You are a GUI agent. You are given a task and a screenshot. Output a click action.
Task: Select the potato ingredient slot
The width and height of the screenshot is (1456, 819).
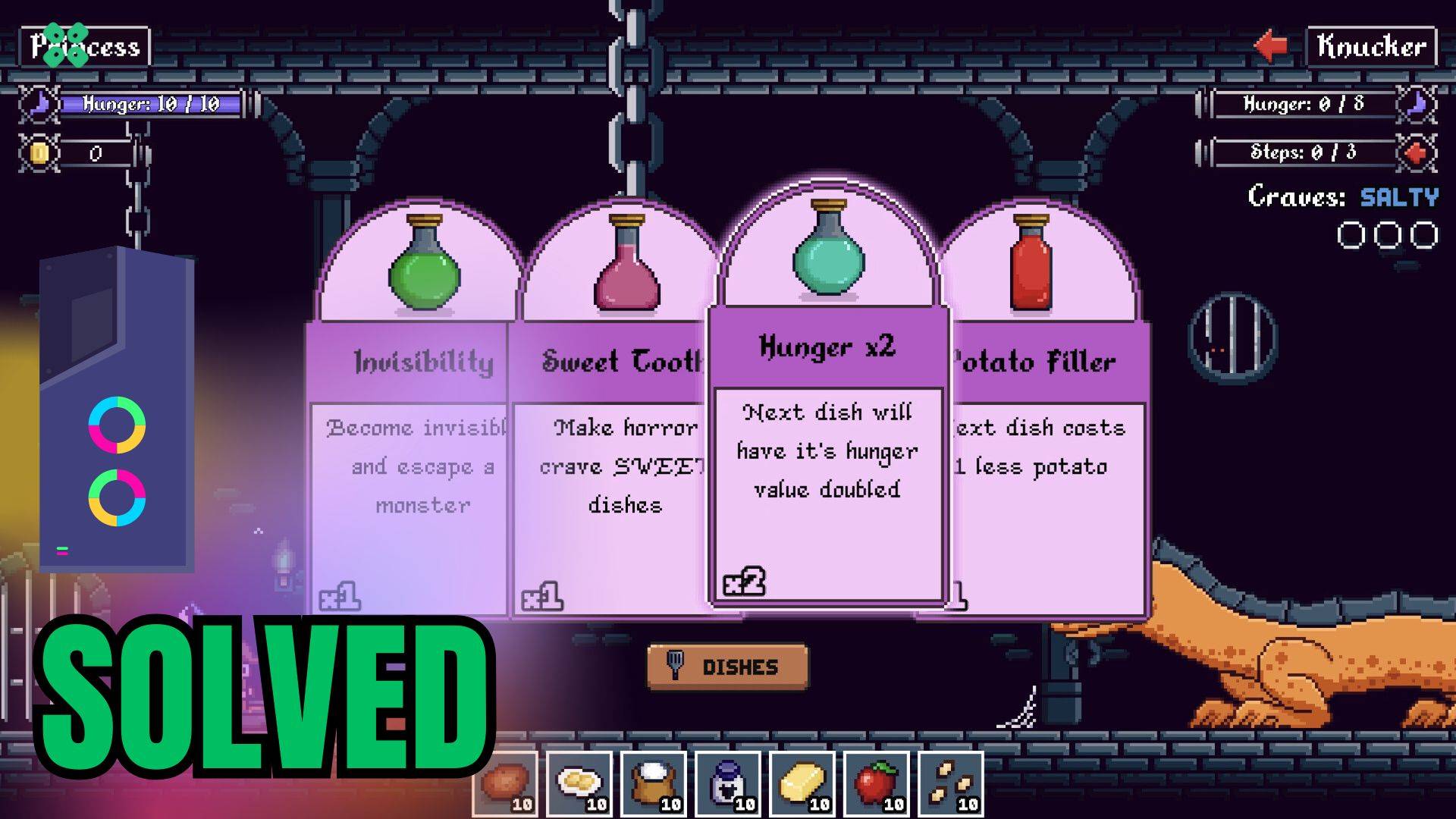pyautogui.click(x=505, y=783)
